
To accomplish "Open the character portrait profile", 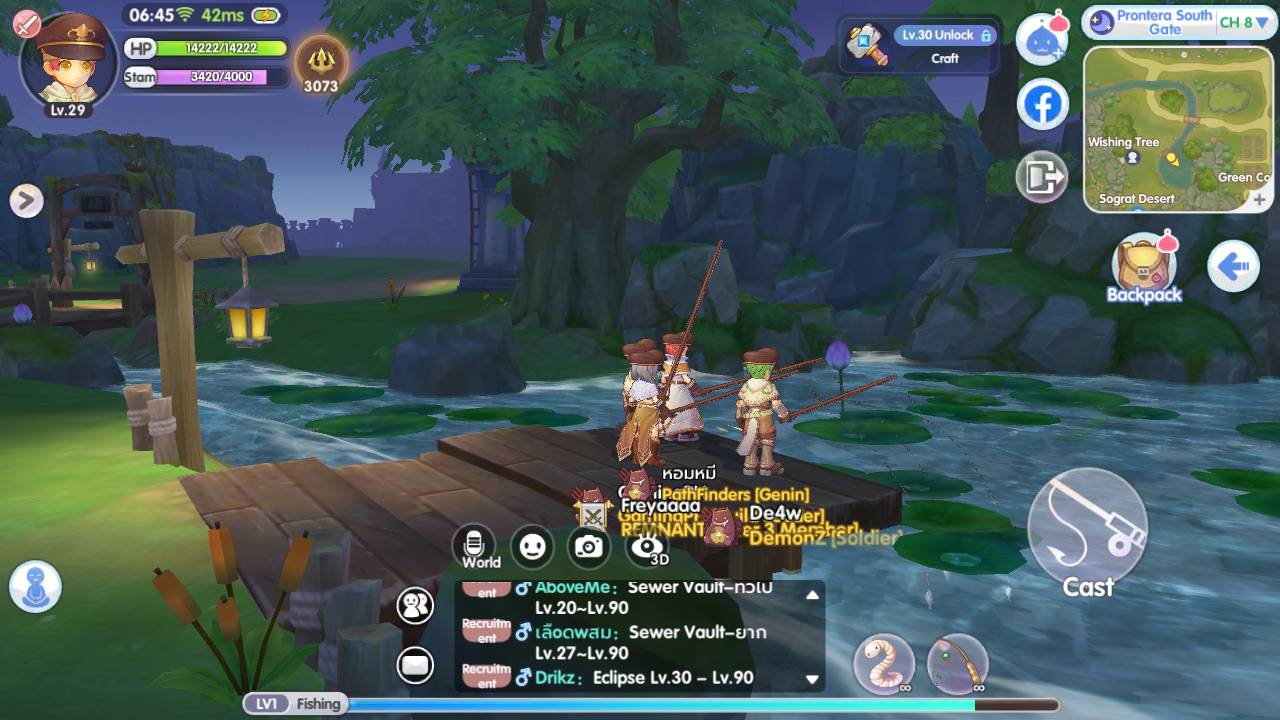I will [x=68, y=60].
